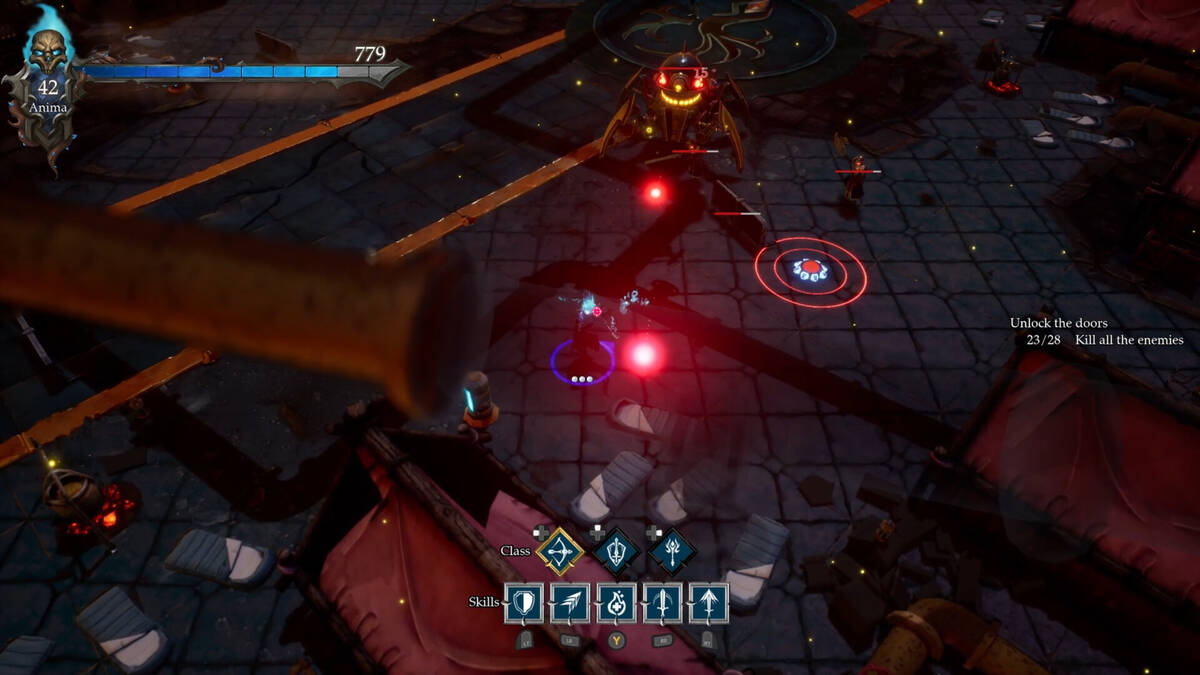Use the multi-arrow volley skill

click(570, 603)
